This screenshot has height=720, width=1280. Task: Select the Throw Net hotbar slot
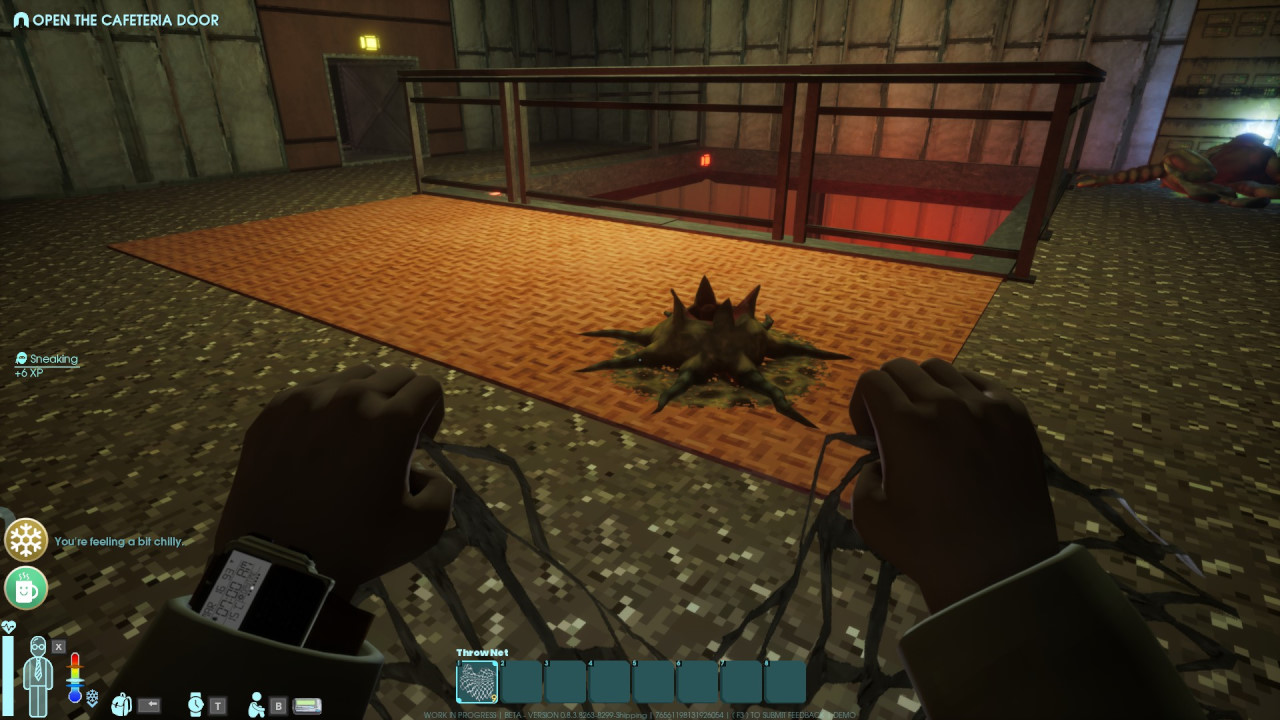pos(477,682)
